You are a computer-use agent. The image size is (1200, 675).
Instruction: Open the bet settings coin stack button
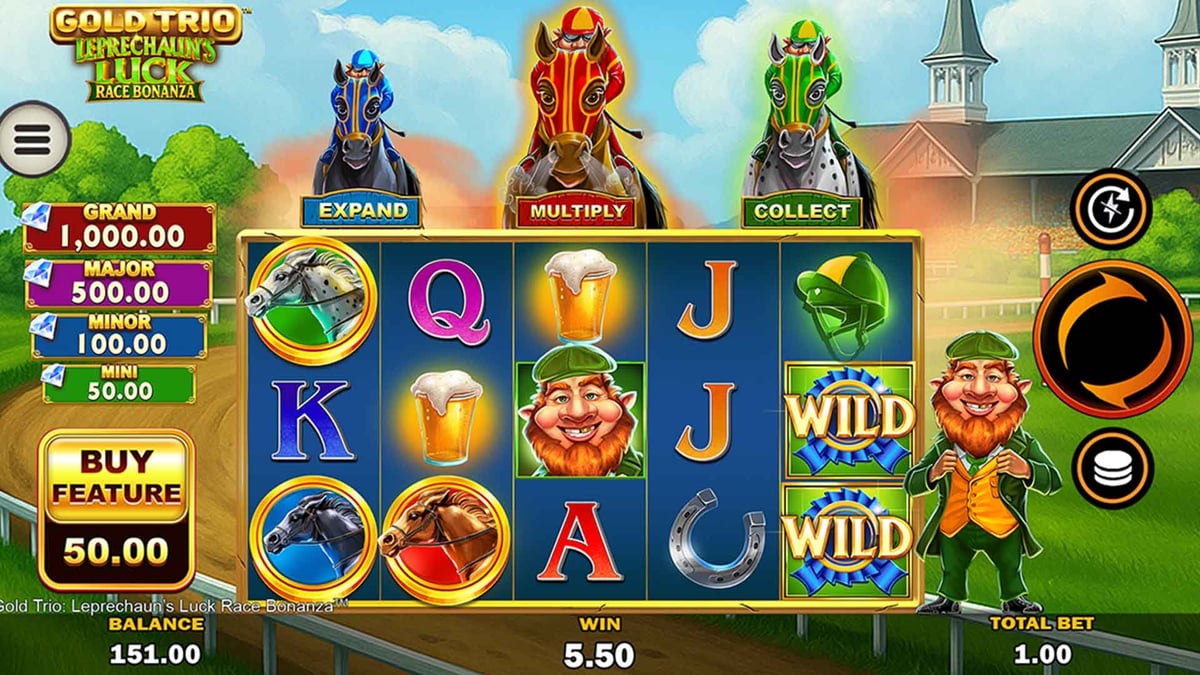[1112, 469]
